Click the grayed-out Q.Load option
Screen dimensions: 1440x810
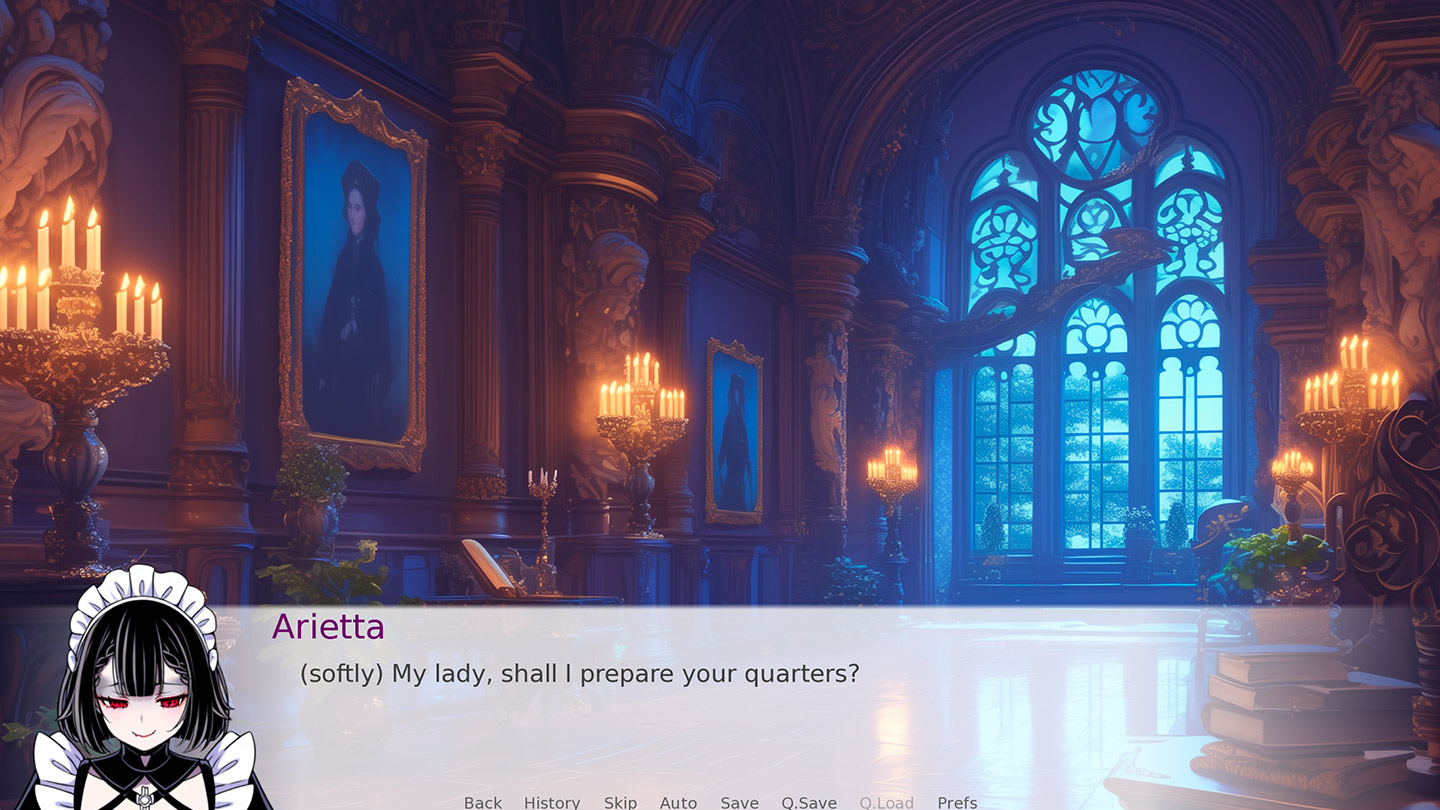coord(886,802)
